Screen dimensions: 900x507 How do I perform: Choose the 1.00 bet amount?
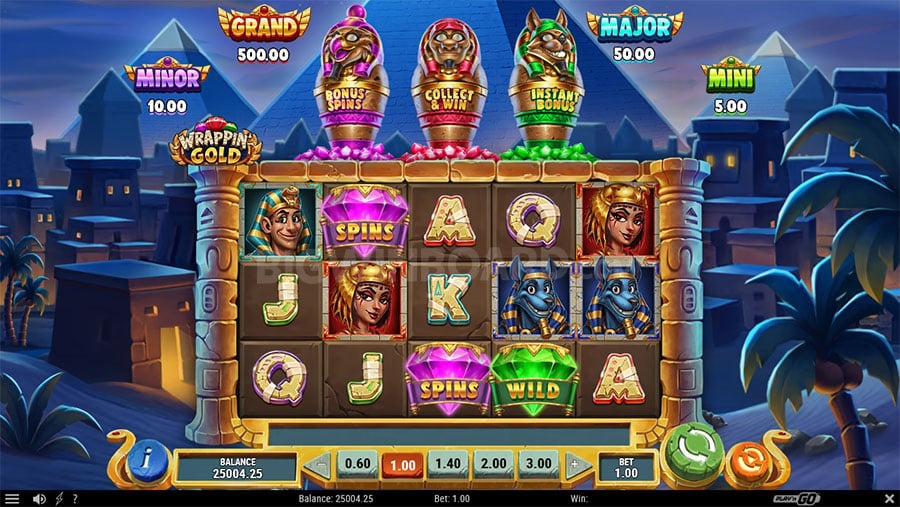pos(401,465)
